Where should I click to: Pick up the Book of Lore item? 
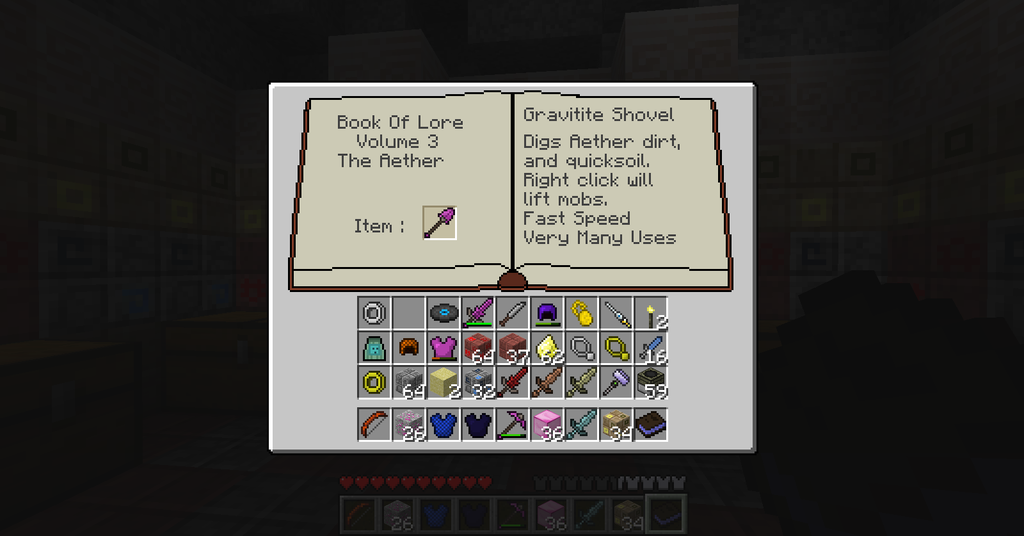651,424
